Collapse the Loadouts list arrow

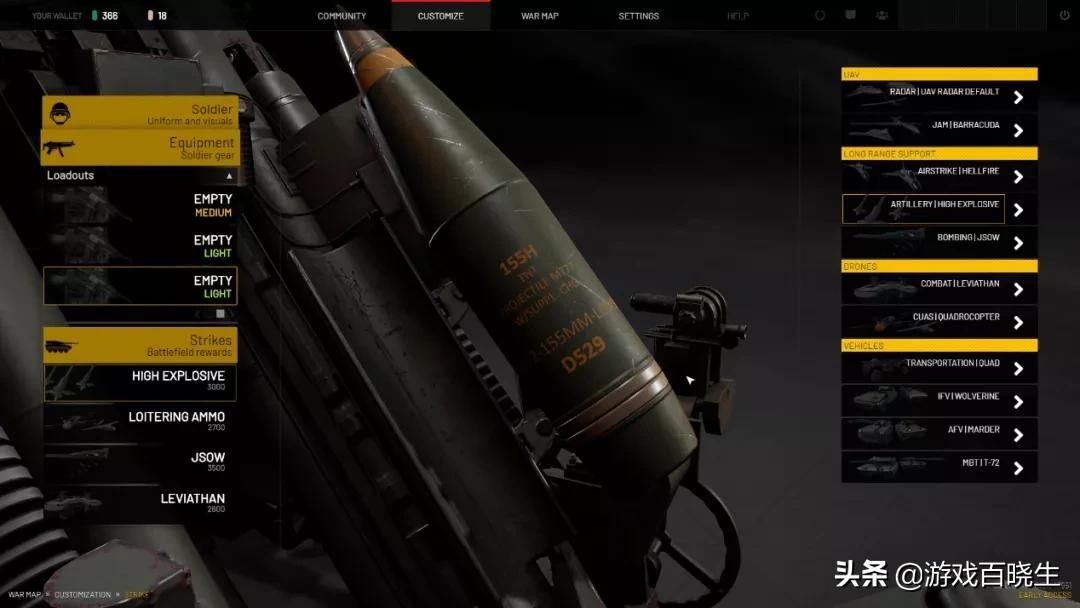point(229,176)
